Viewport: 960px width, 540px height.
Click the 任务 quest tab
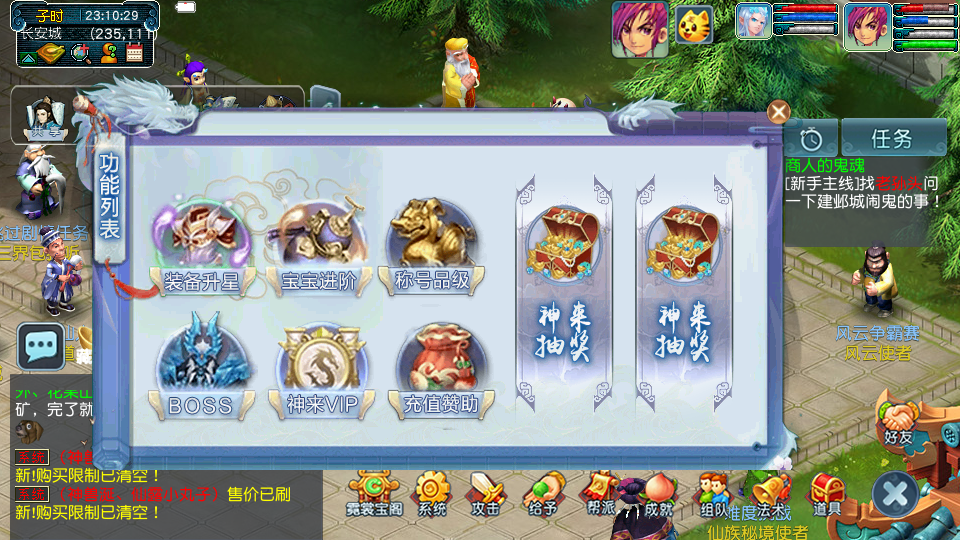point(893,138)
